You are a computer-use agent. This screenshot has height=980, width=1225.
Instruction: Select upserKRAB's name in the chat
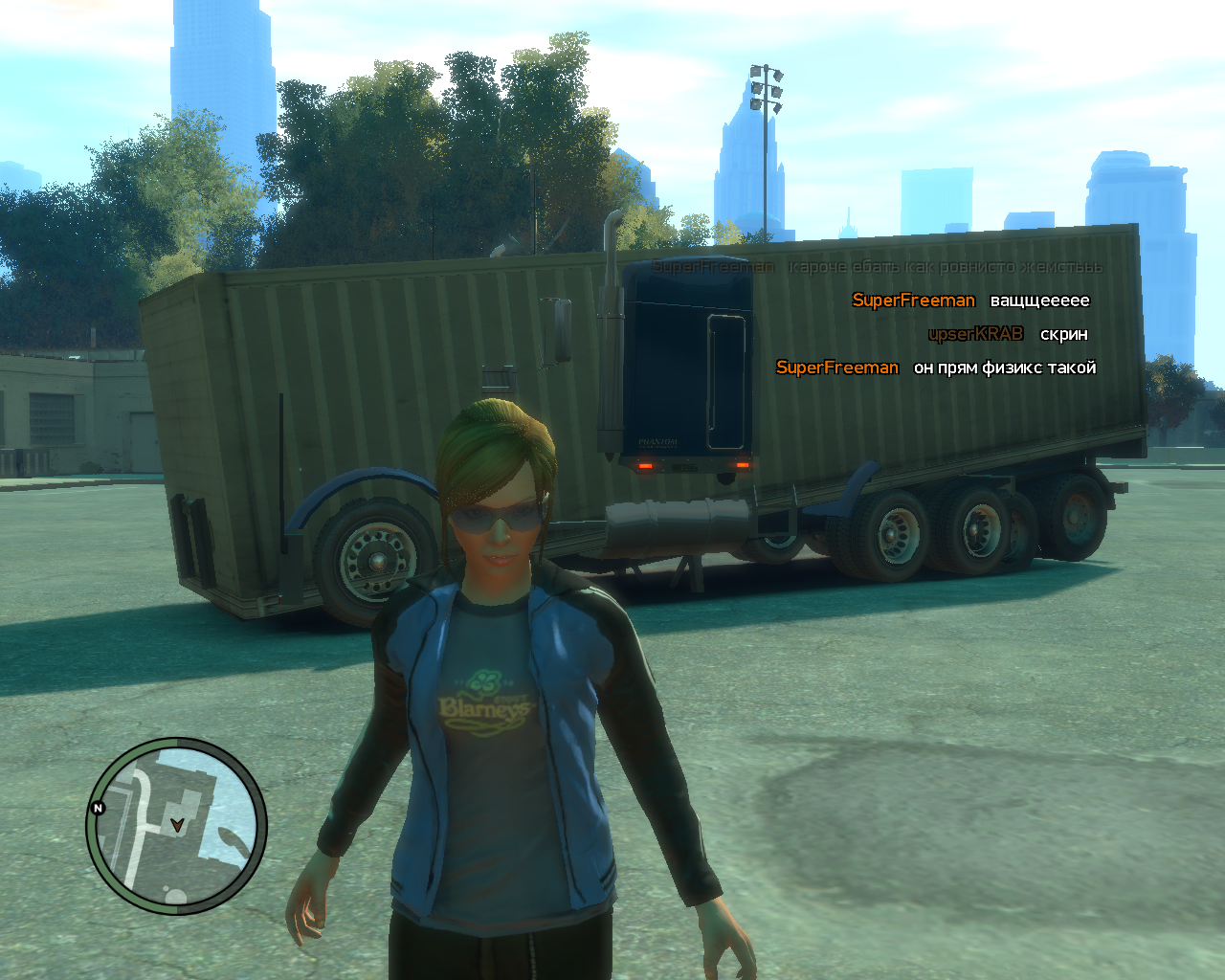[975, 334]
